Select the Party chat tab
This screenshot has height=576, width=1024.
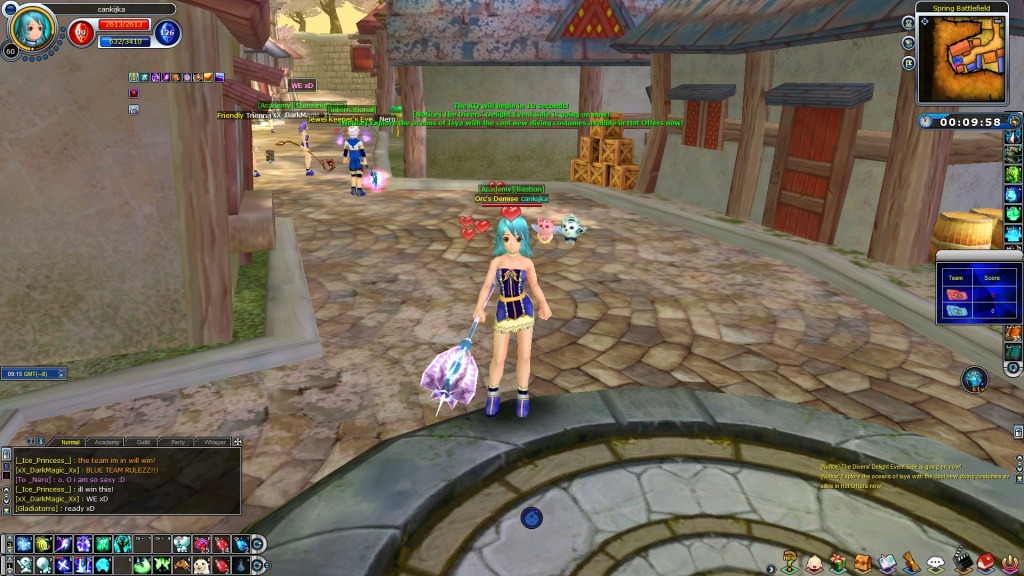pos(177,441)
